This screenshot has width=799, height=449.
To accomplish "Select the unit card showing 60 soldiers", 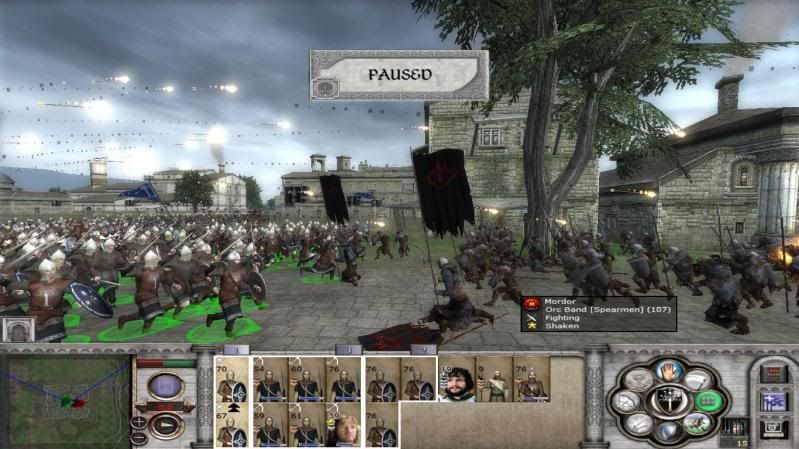I will pyautogui.click(x=306, y=379).
